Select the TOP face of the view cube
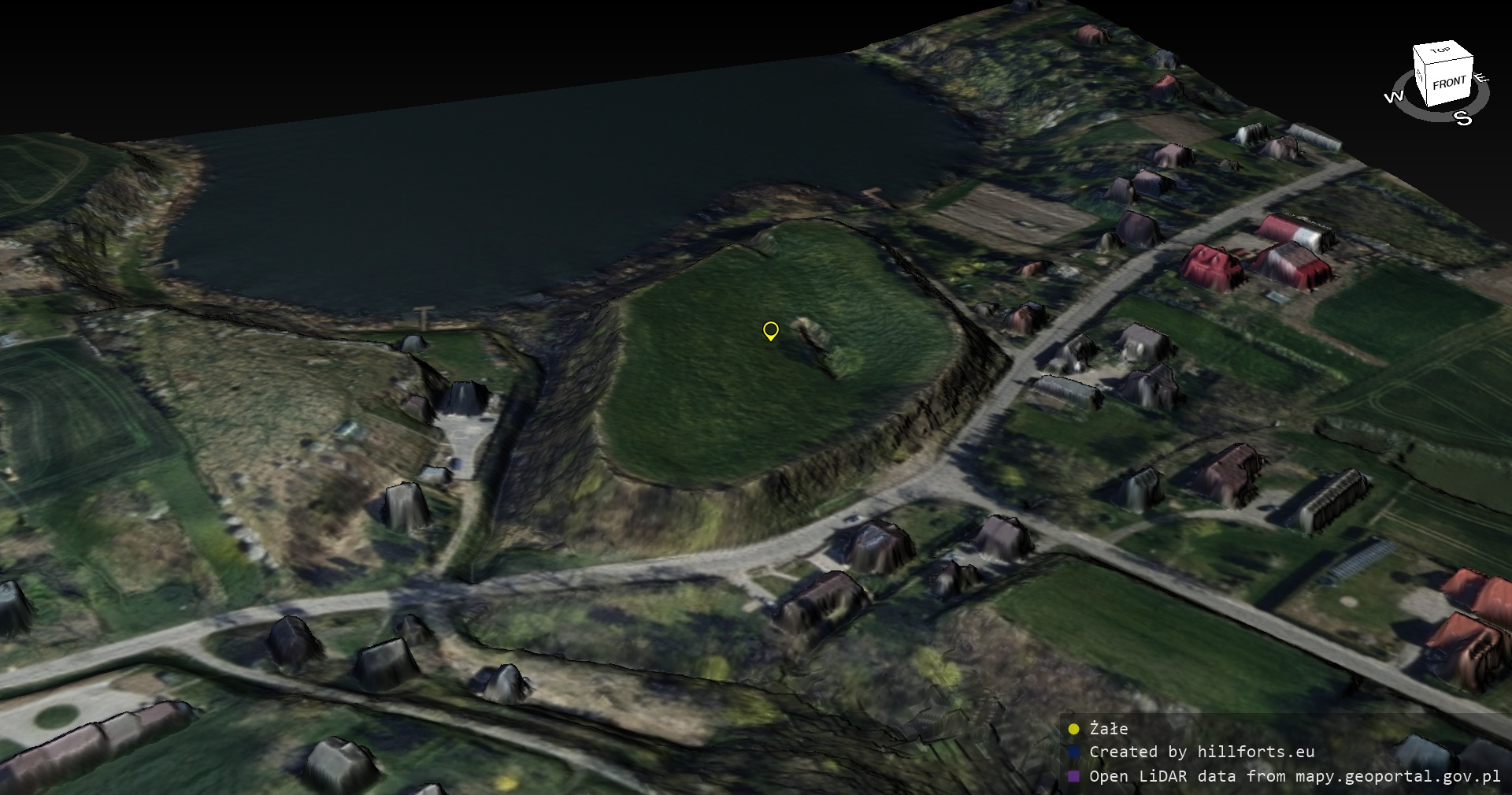Image resolution: width=1512 pixels, height=795 pixels. [1441, 51]
